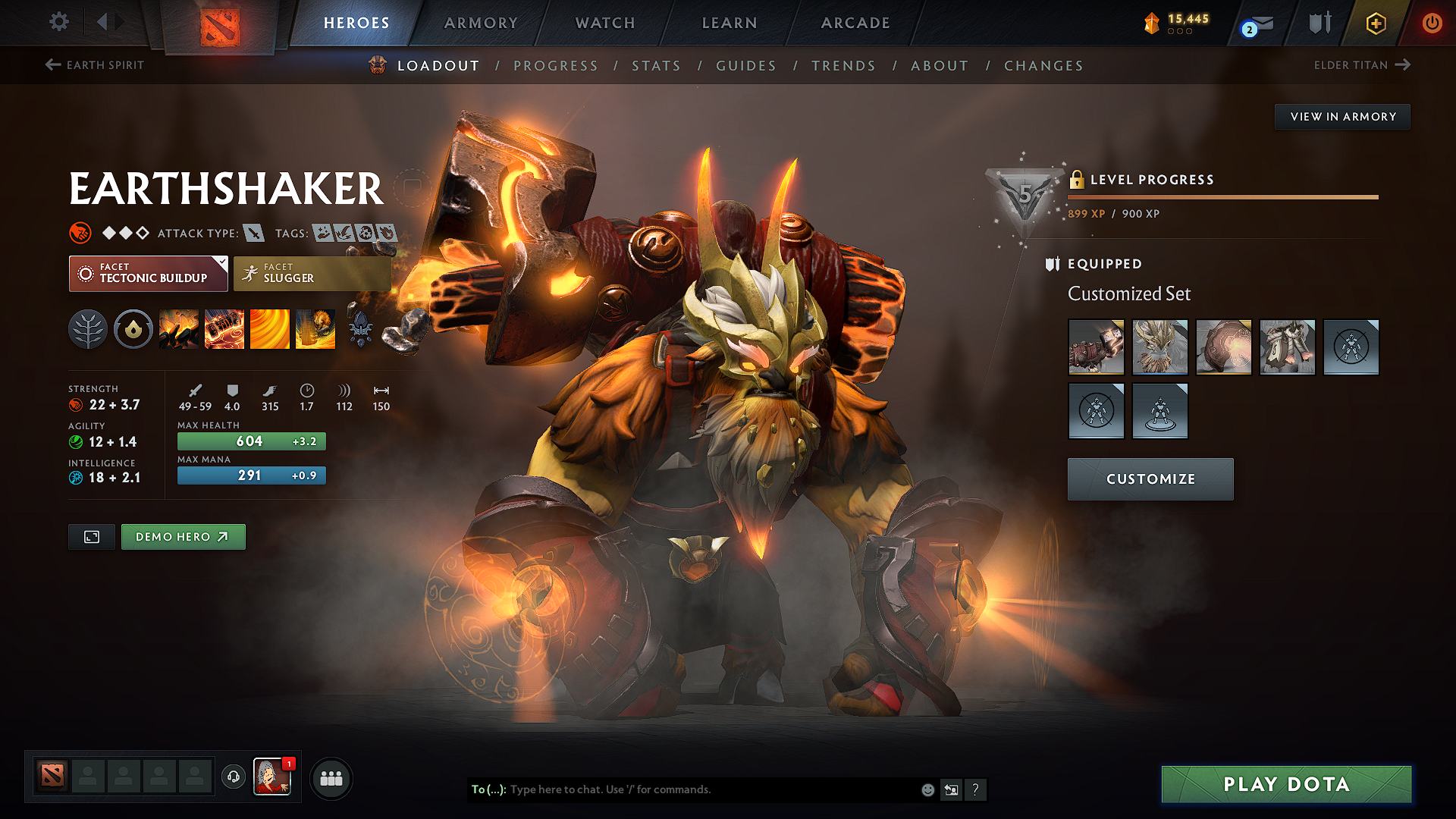The image size is (1456, 819).
Task: Click VIEW IN ARMORY
Action: coord(1341,116)
